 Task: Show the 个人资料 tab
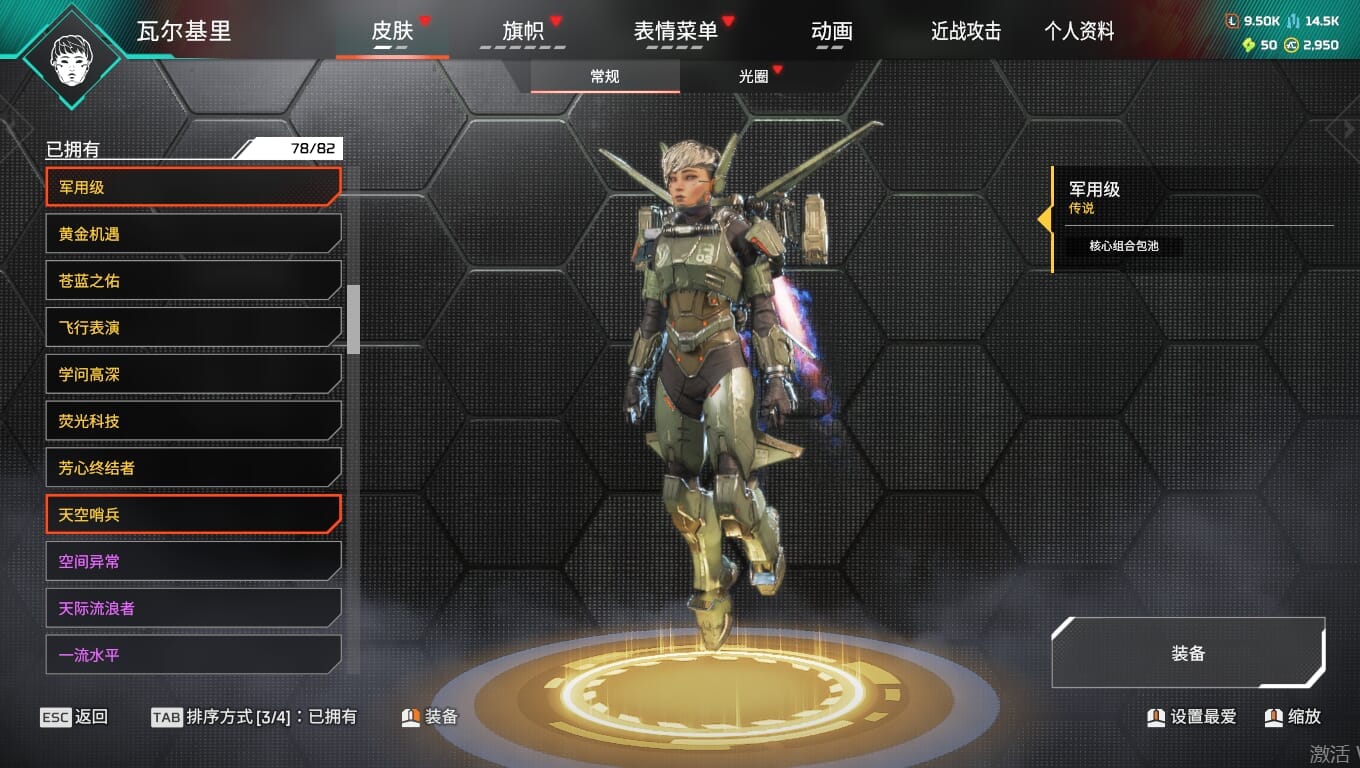pyautogui.click(x=1079, y=32)
